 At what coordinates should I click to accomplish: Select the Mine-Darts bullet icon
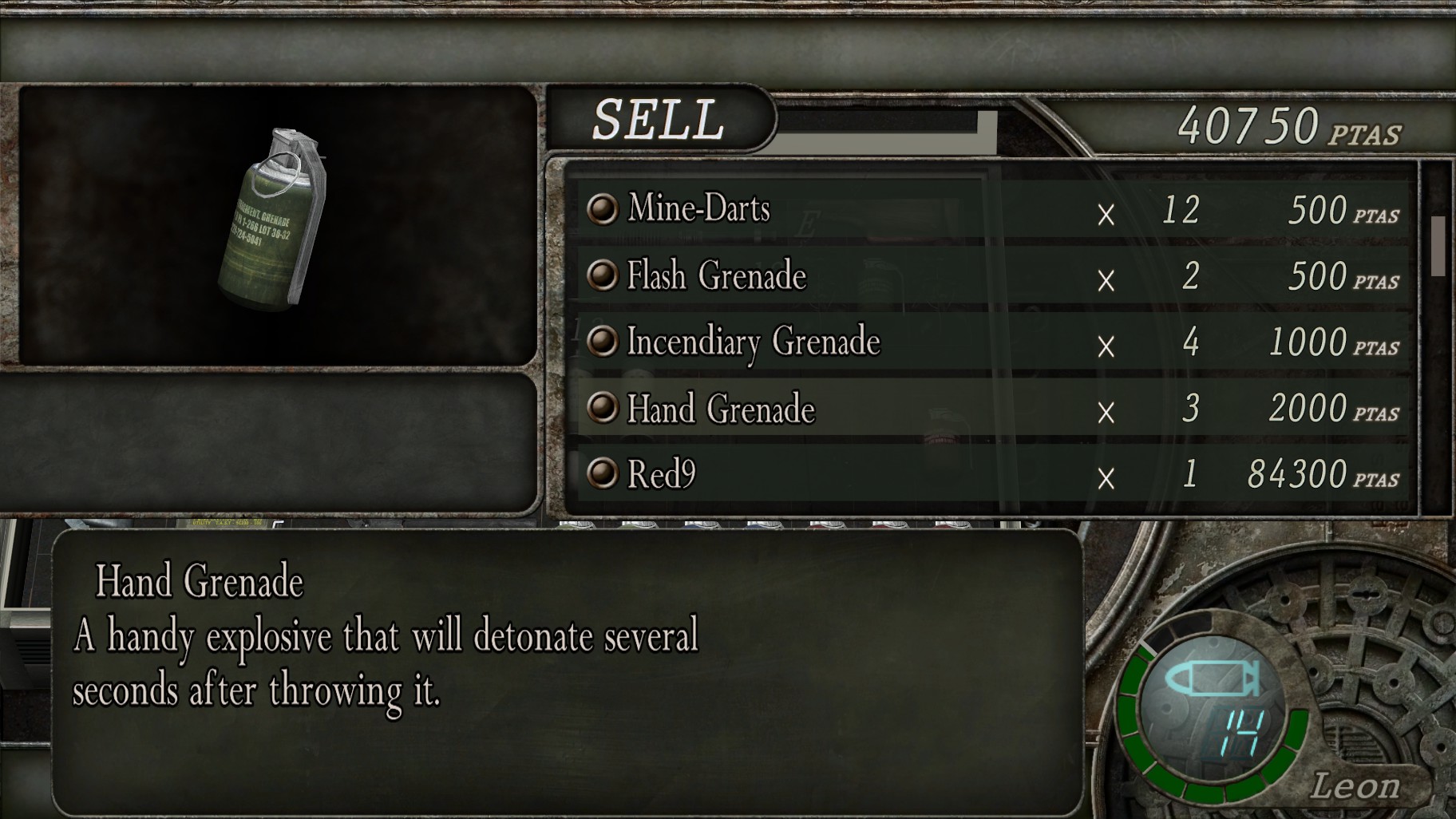point(603,211)
